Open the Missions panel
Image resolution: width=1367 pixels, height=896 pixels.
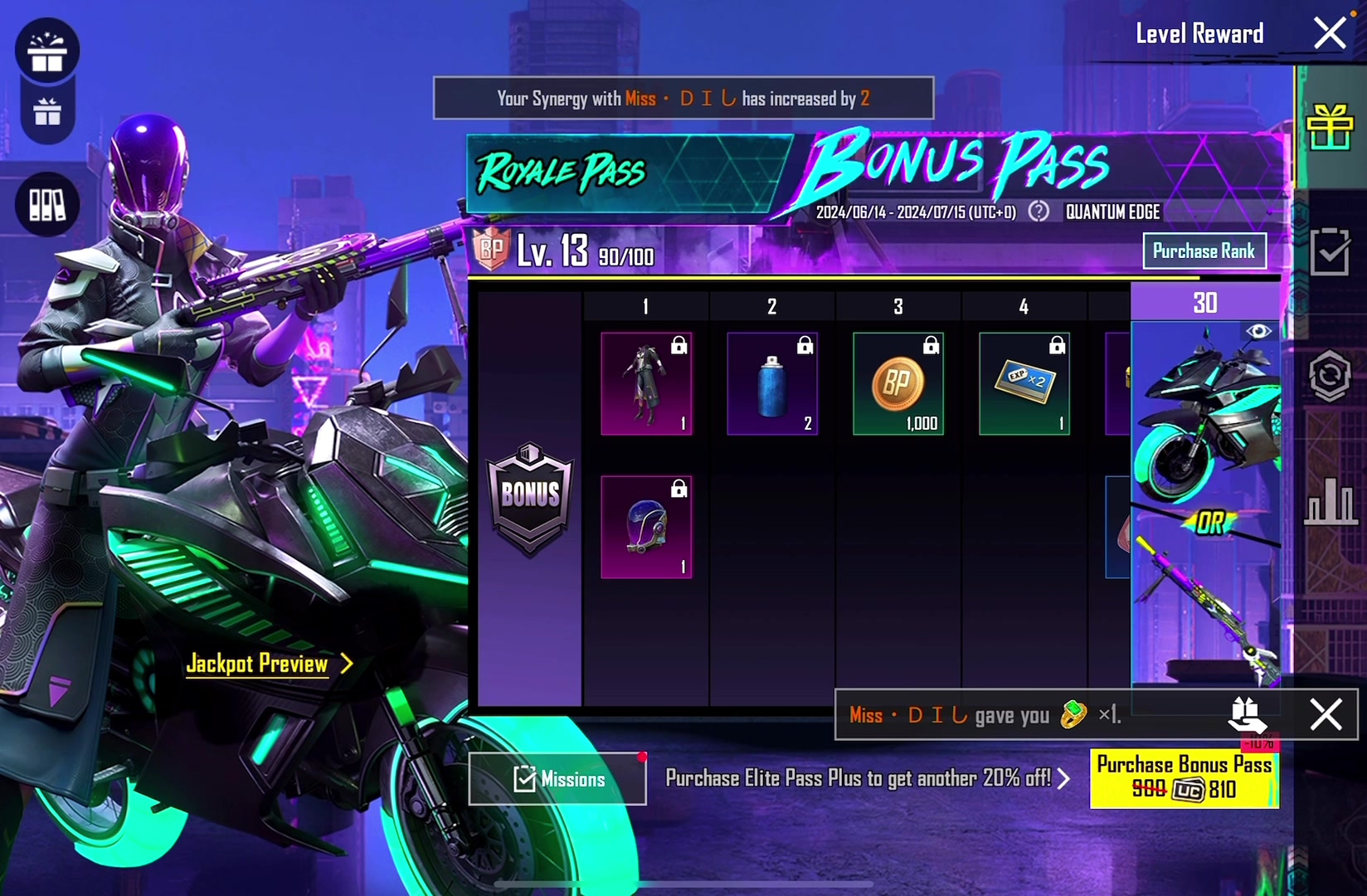coord(557,779)
